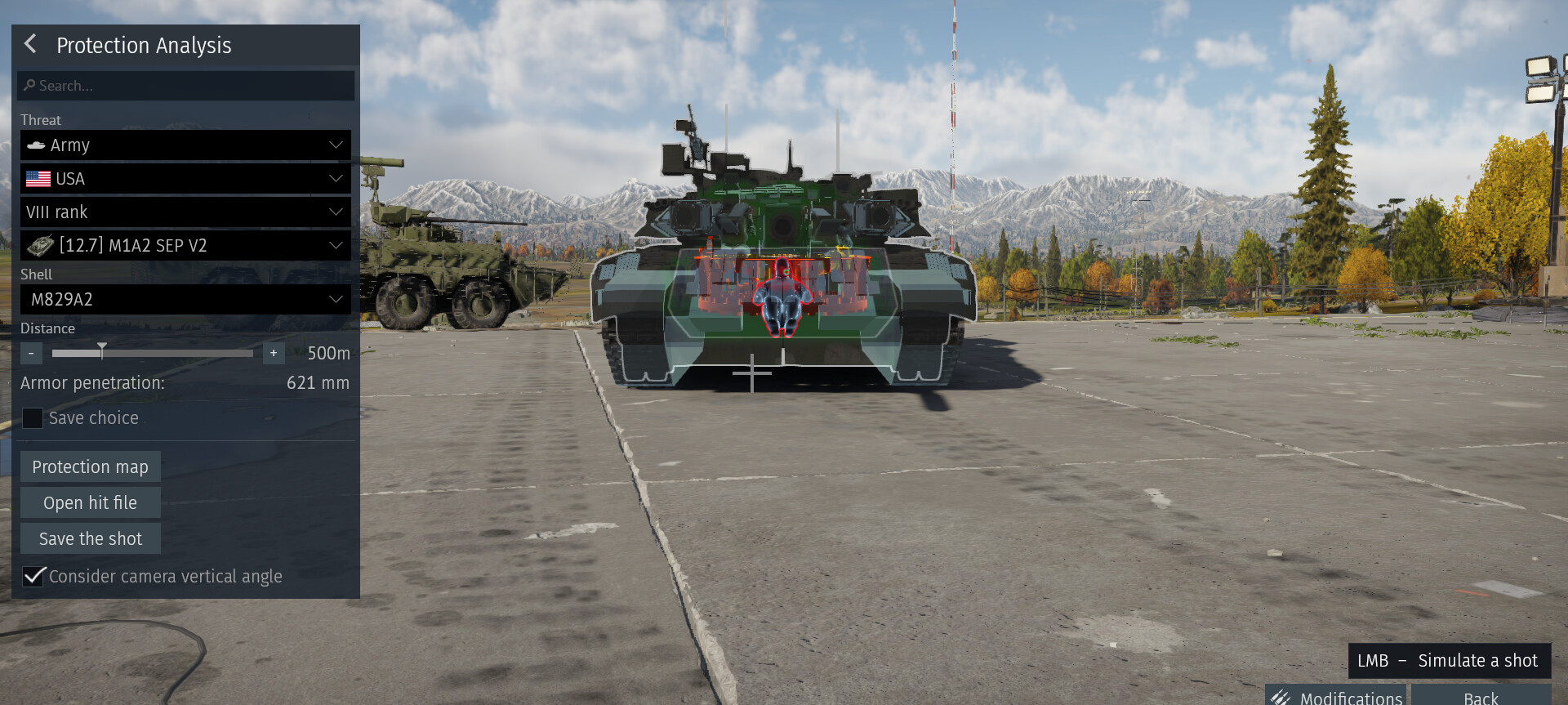Tick the Save choice checkbox
This screenshot has height=705, width=1568.
33,418
